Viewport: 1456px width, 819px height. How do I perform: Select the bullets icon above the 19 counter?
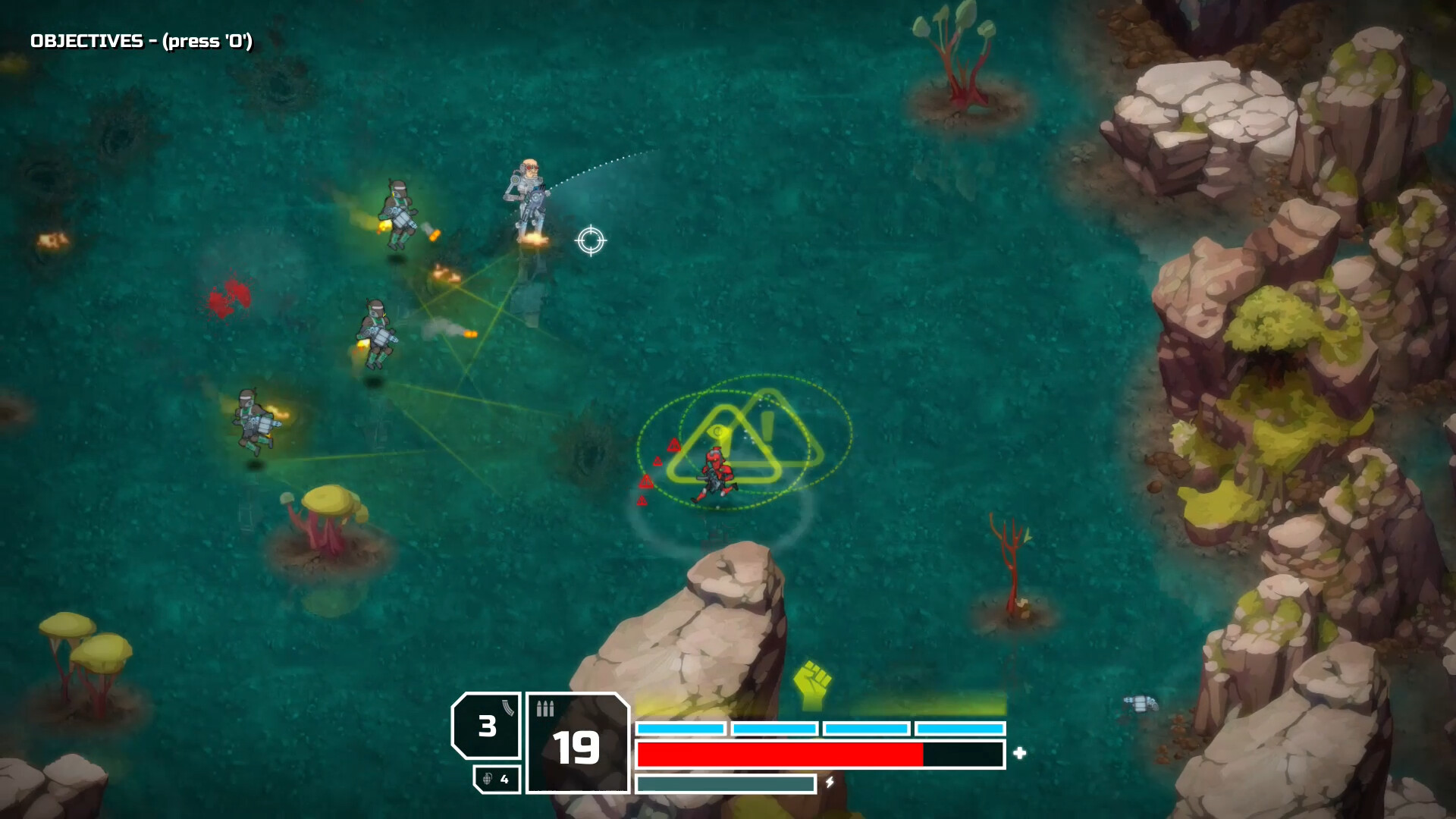[x=544, y=710]
